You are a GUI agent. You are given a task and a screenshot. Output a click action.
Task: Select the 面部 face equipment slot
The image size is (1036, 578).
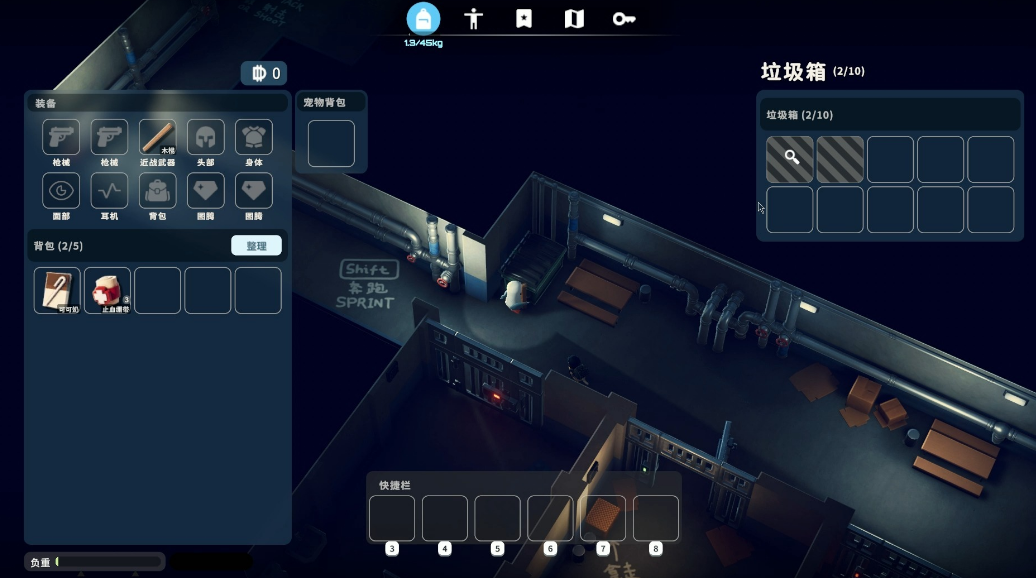[61, 191]
